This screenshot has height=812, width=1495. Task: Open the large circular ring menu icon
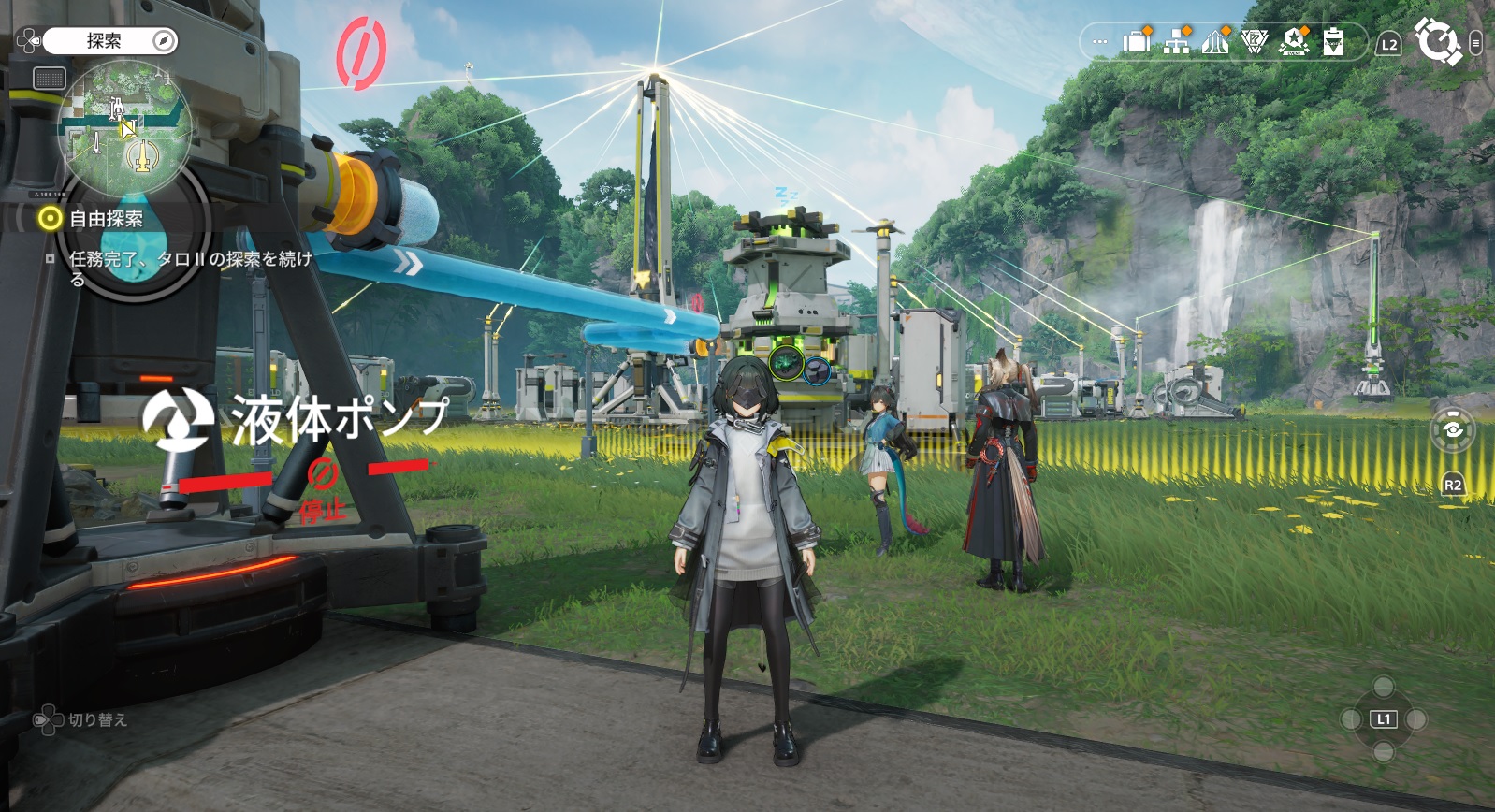(x=1437, y=41)
